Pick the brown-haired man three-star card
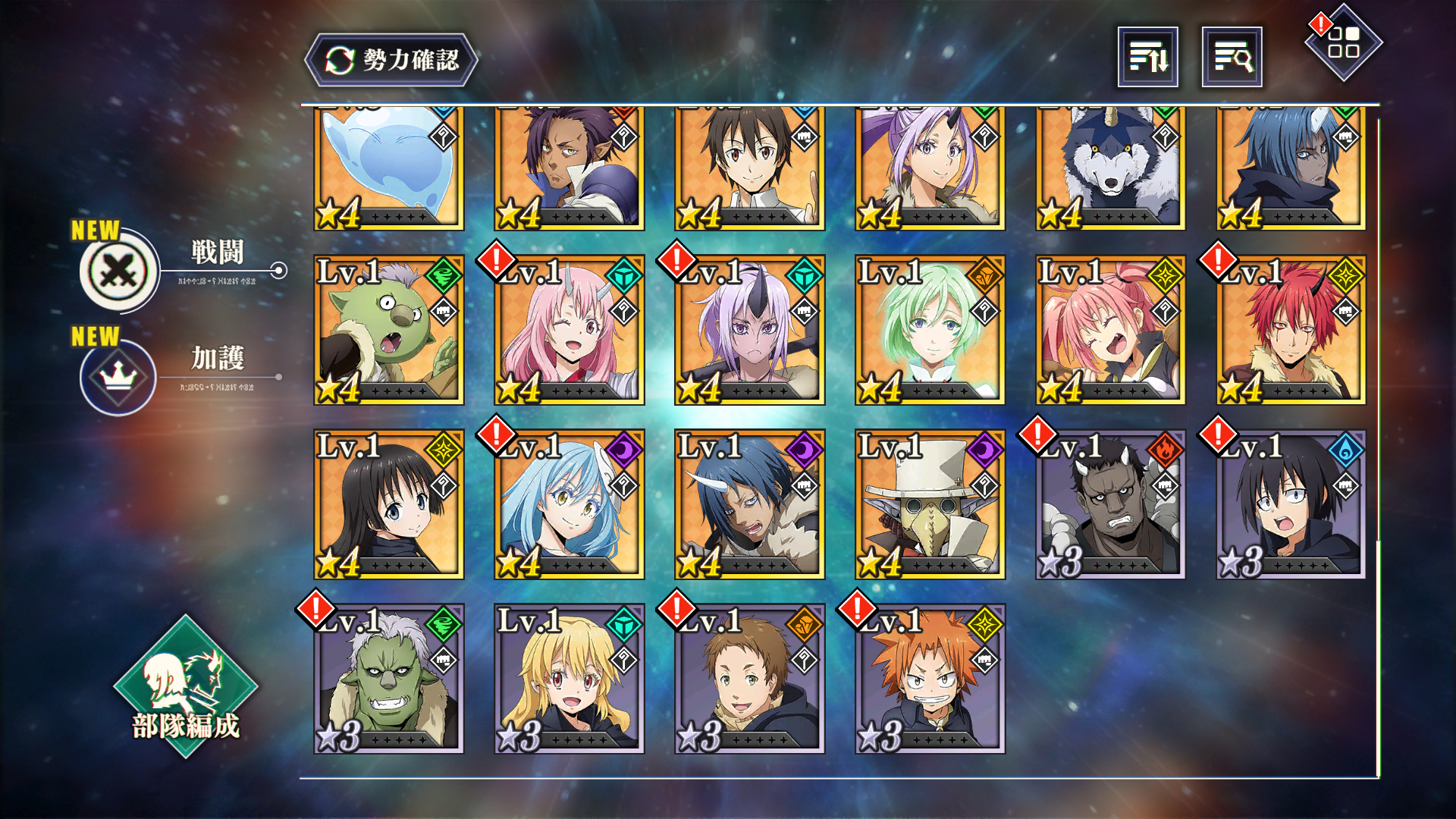 [749, 679]
